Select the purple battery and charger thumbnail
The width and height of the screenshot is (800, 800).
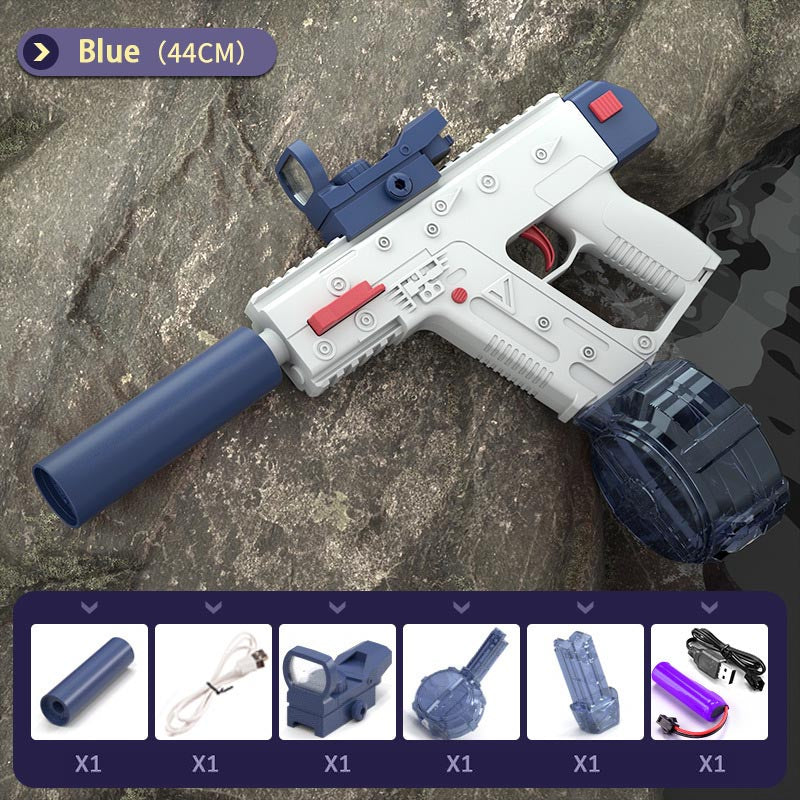tap(709, 682)
